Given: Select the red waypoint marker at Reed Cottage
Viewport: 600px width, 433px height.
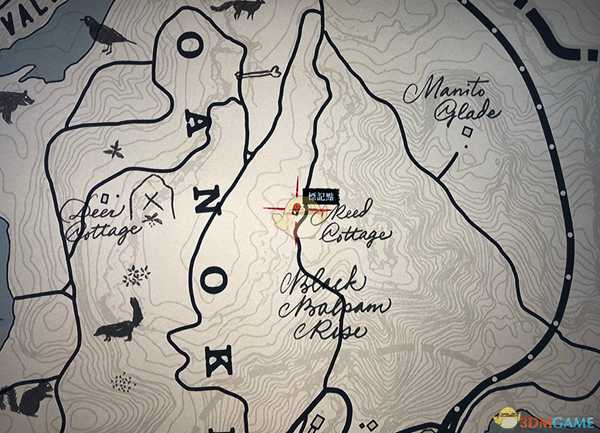Looking at the screenshot, I should [298, 209].
